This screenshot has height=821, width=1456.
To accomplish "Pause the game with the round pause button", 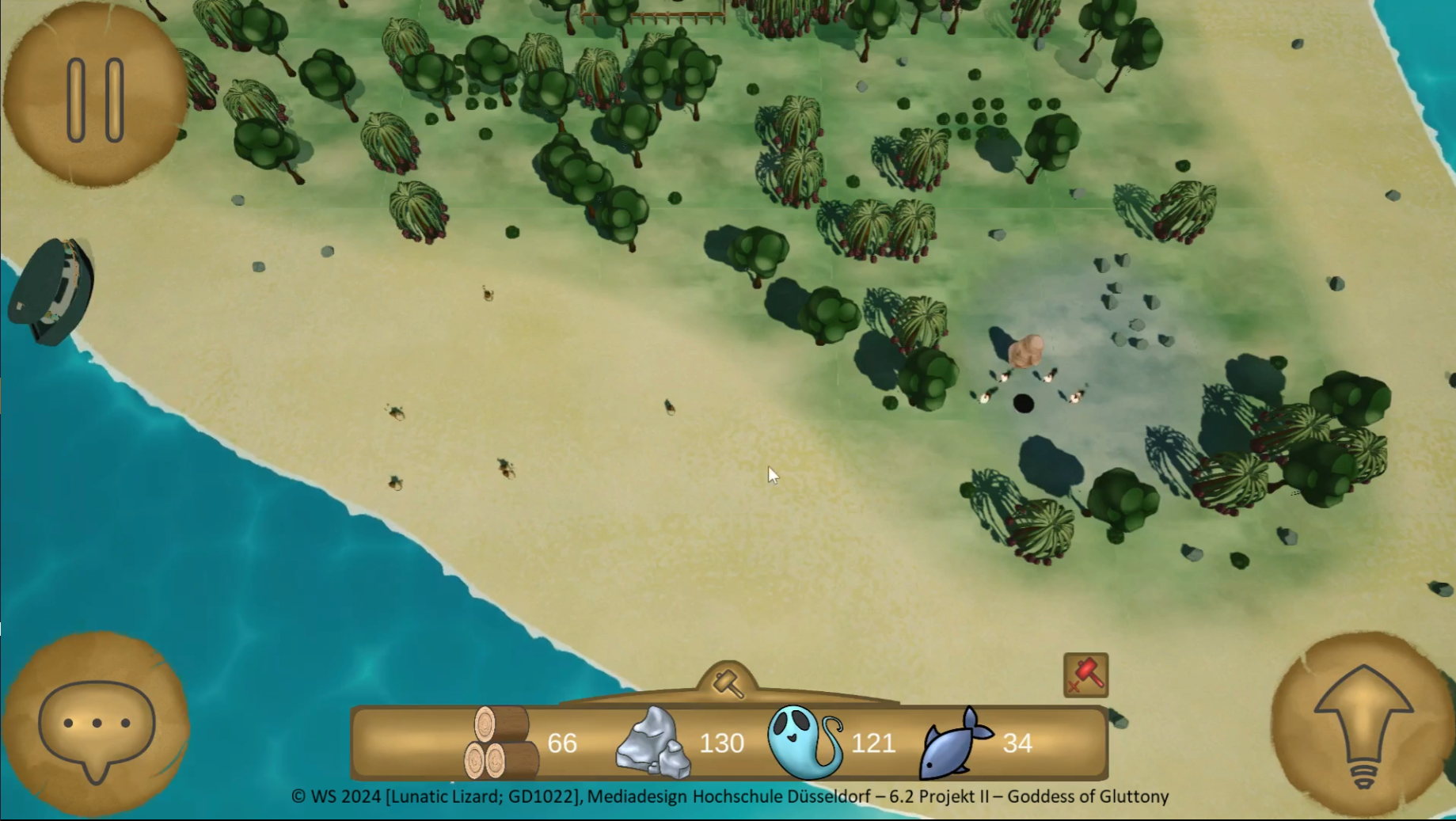I will point(95,97).
